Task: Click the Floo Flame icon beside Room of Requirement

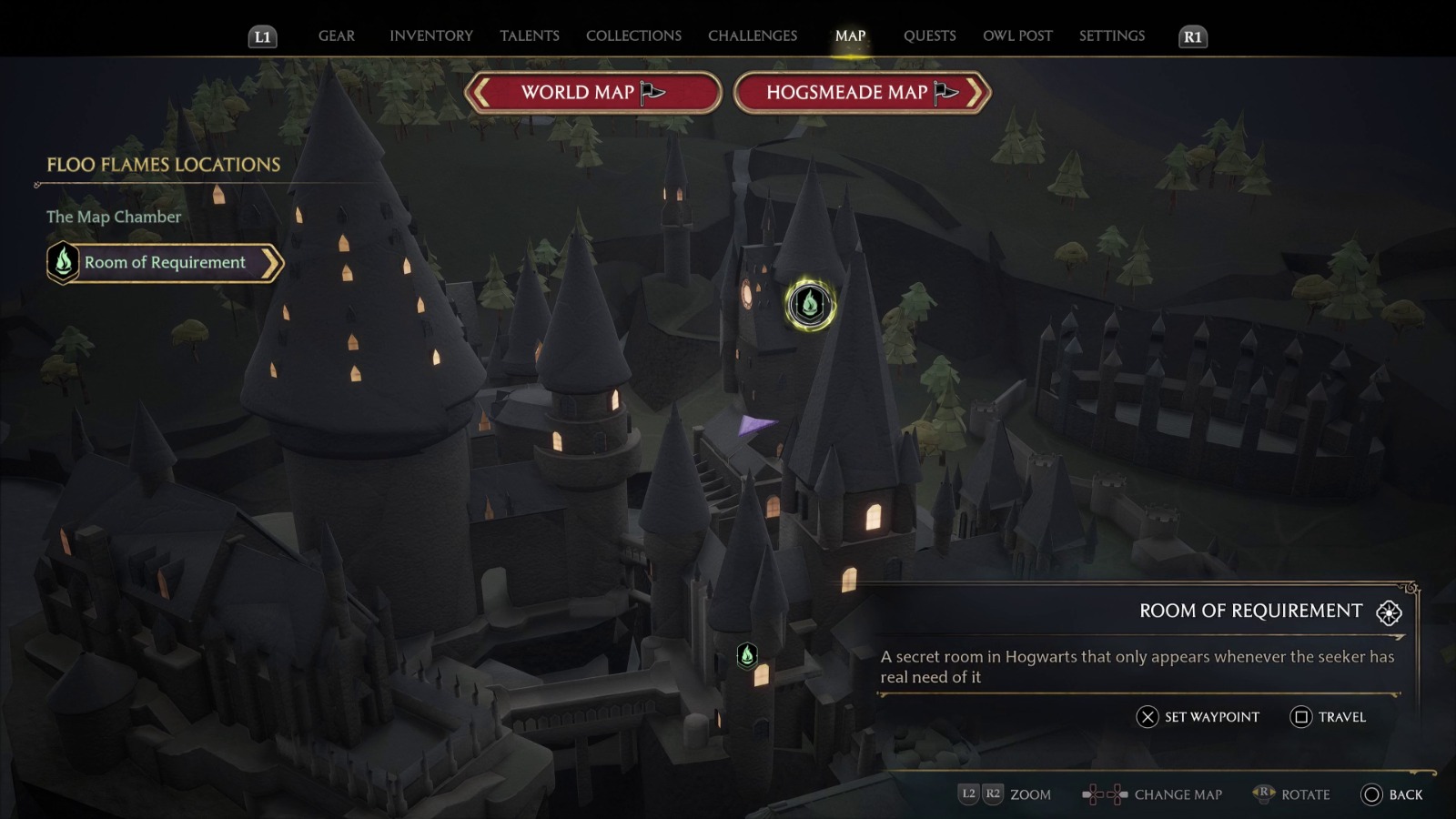Action: pos(62,262)
